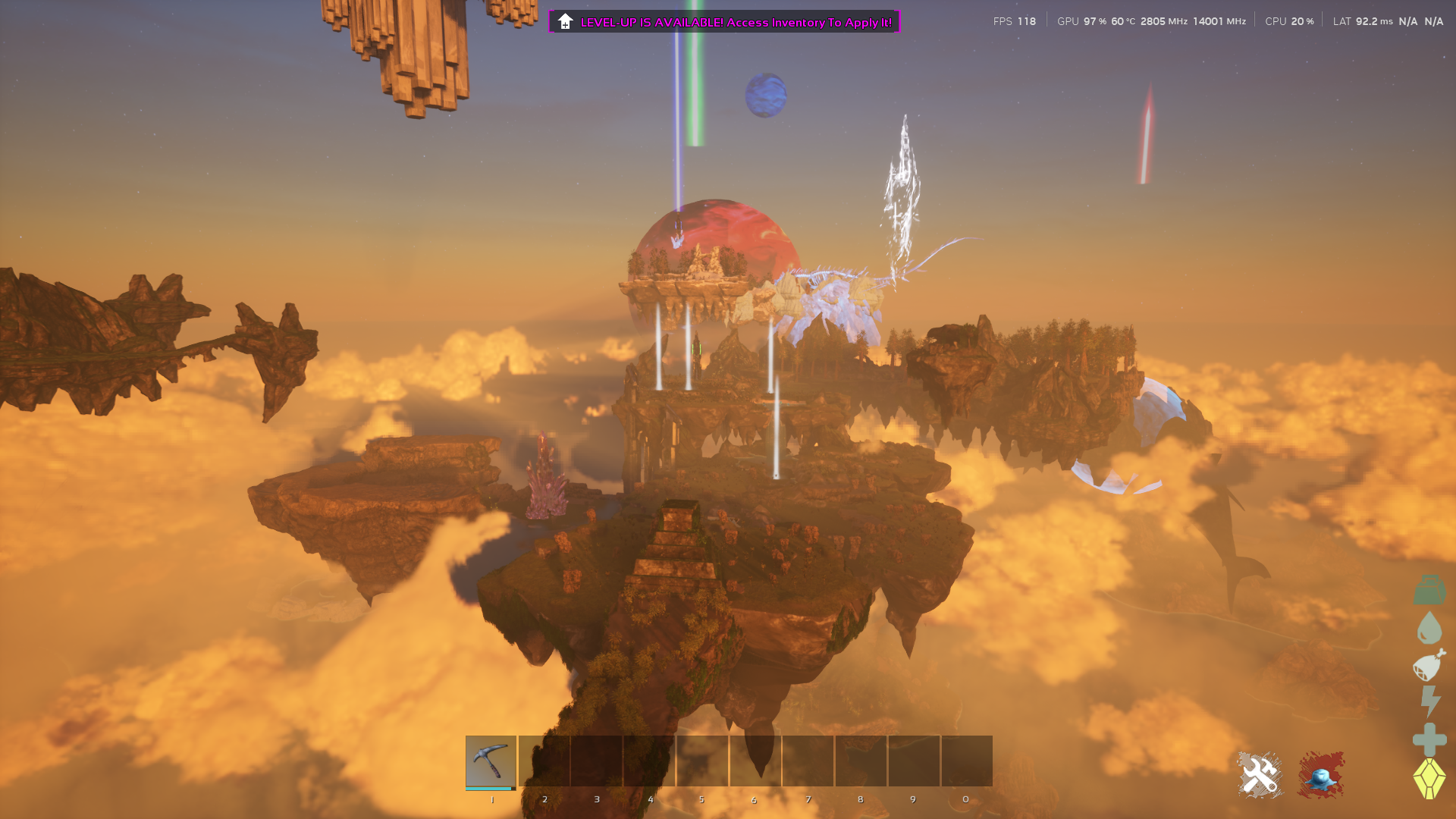Click the meat leg food icon
1456x819 pixels.
[1429, 665]
